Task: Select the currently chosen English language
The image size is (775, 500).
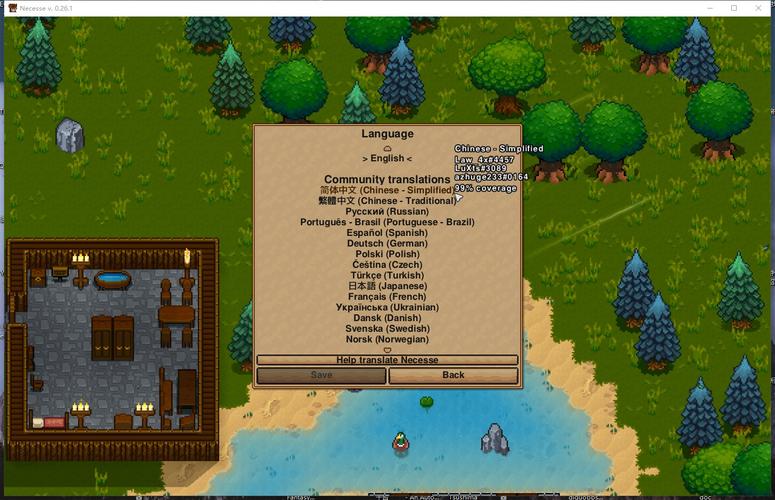Action: [387, 158]
